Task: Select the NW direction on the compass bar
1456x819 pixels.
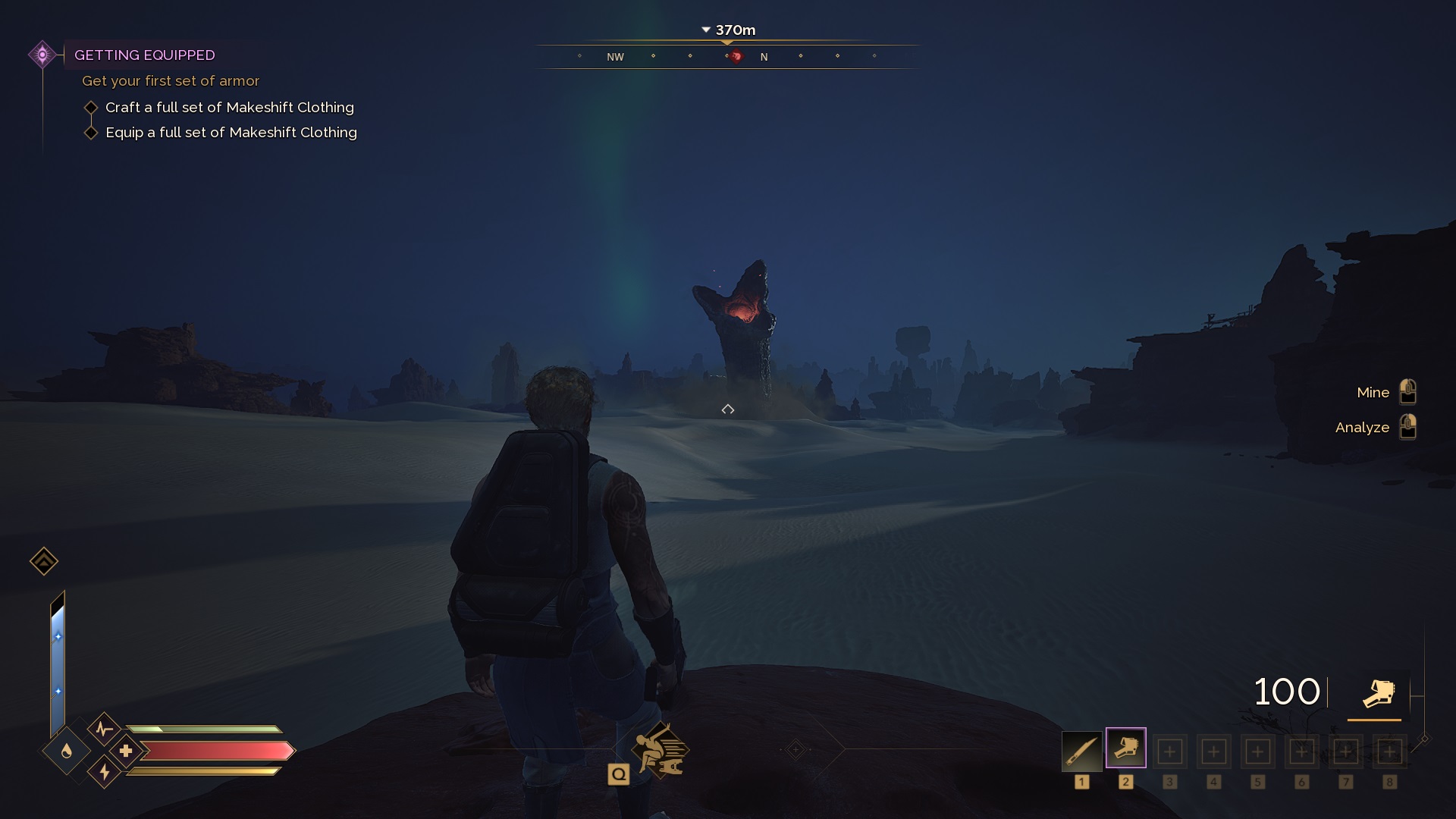Action: tap(615, 56)
